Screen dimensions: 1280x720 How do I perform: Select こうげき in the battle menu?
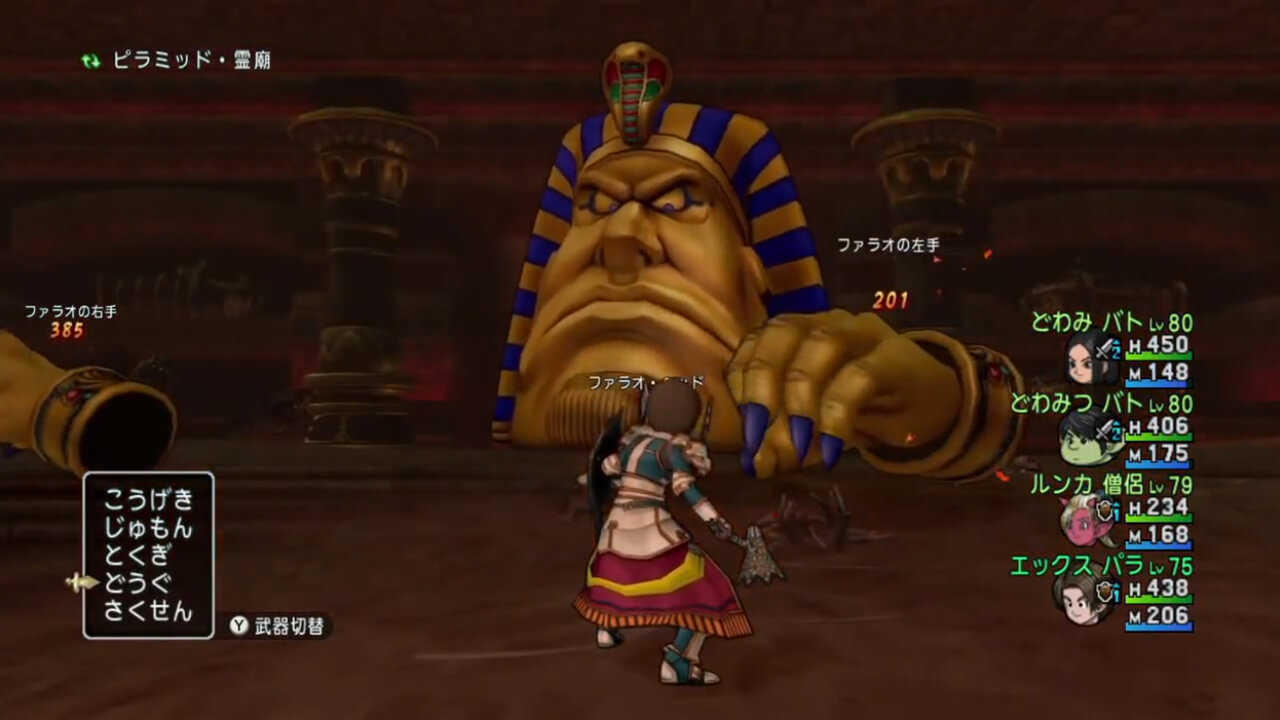click(148, 501)
